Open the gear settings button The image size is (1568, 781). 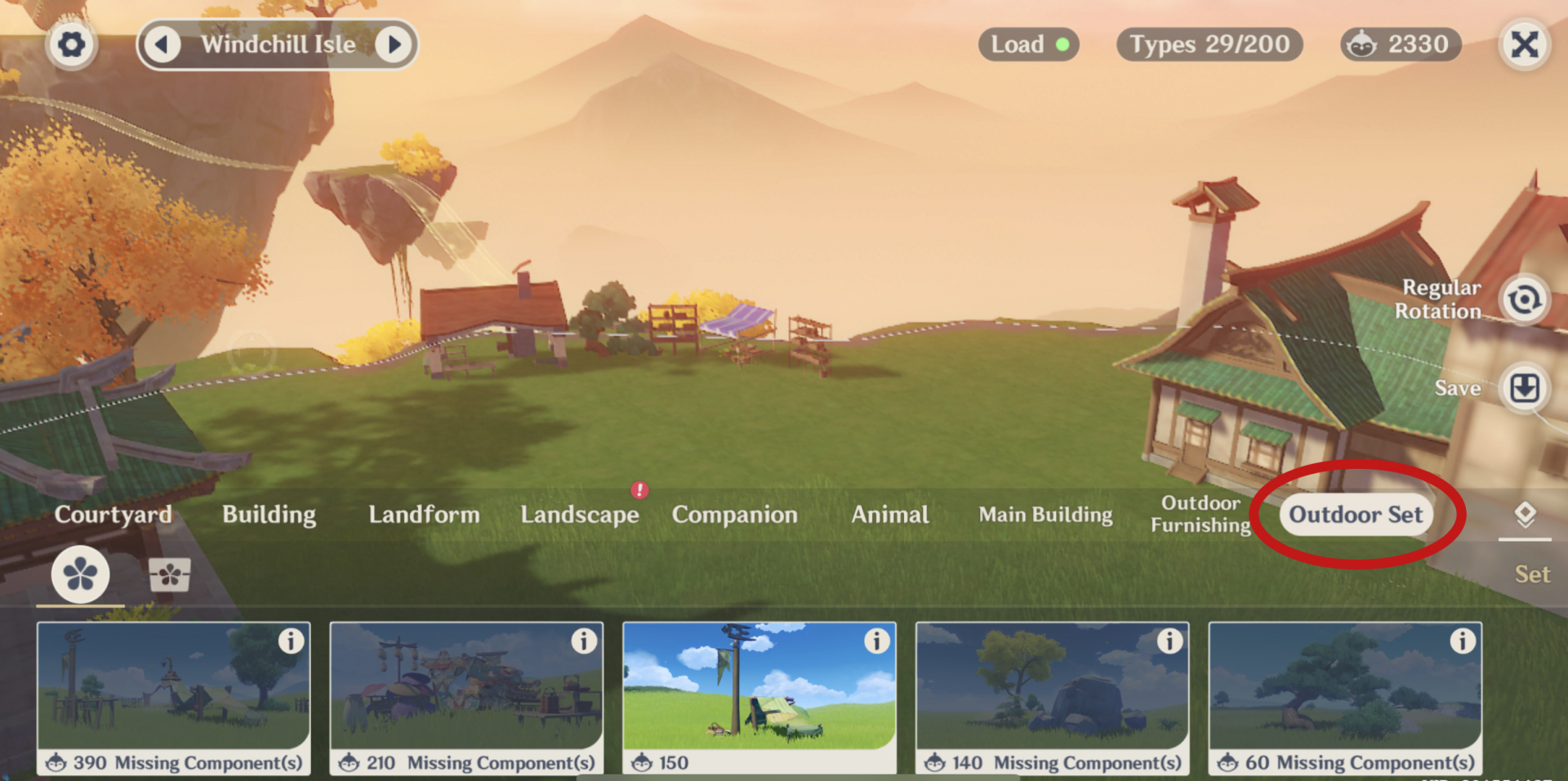(x=71, y=44)
